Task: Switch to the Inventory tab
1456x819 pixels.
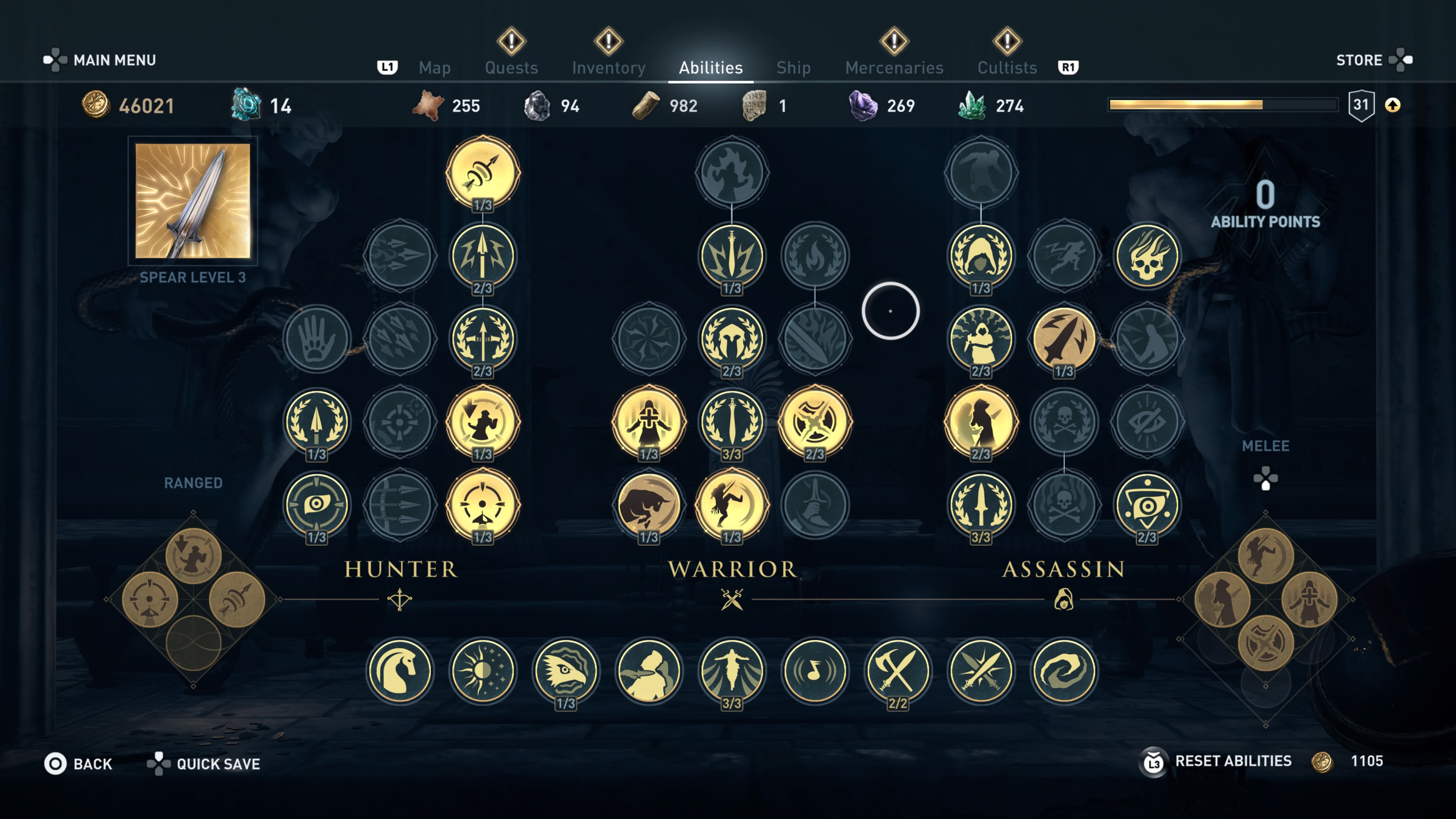Action: (608, 68)
